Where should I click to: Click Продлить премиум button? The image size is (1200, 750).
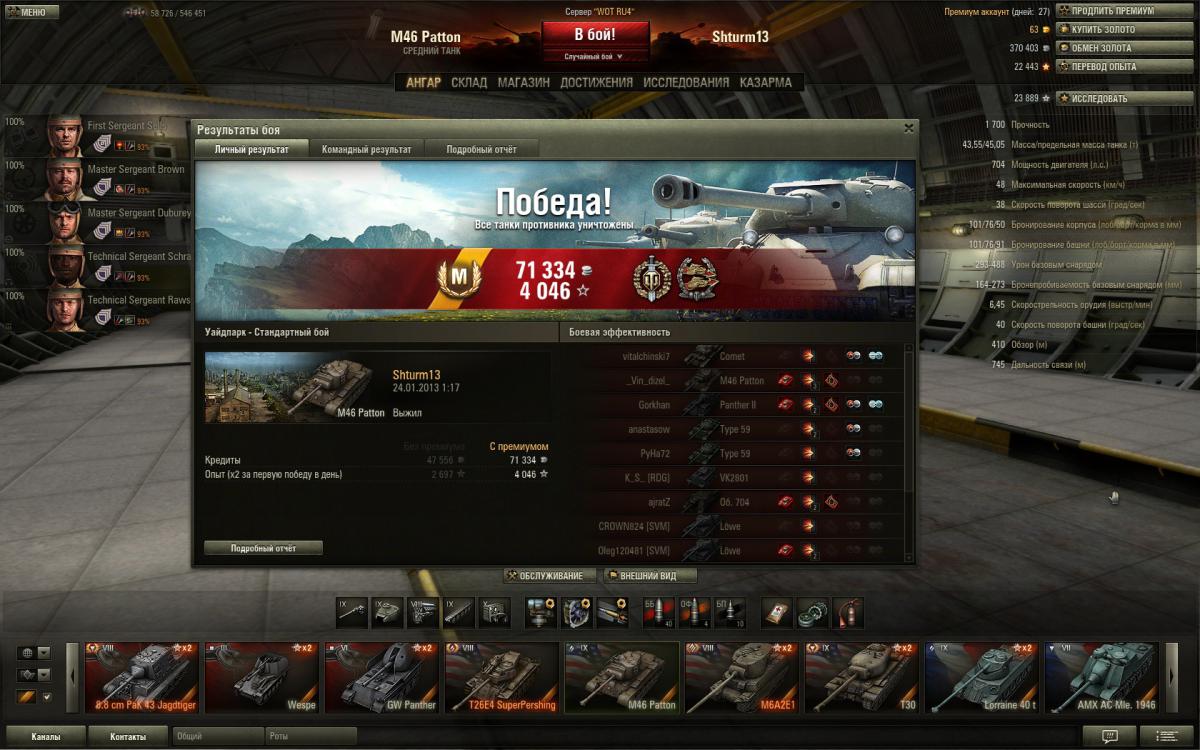coord(1124,11)
